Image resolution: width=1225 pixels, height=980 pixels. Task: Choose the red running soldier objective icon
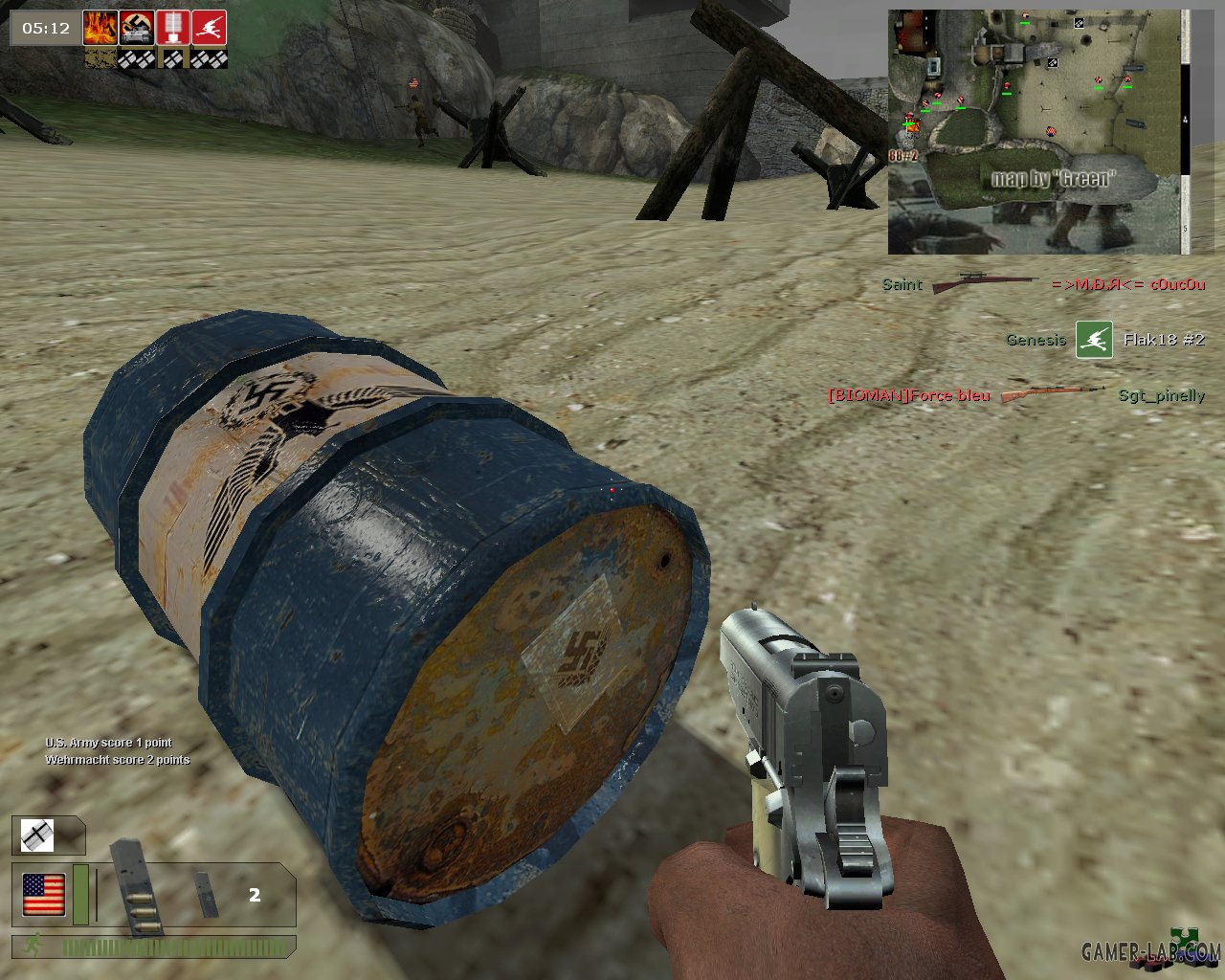click(x=209, y=28)
